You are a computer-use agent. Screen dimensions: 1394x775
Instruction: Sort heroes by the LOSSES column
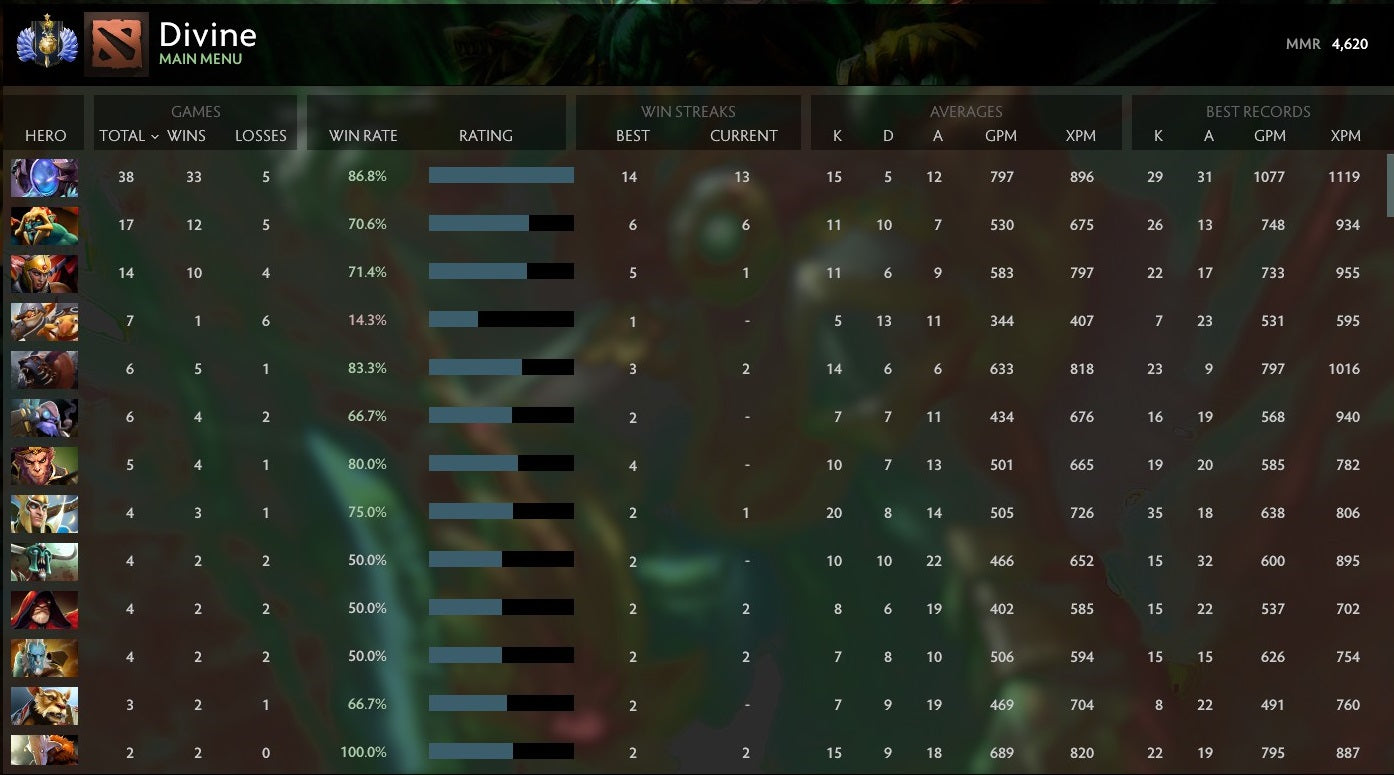coord(261,136)
